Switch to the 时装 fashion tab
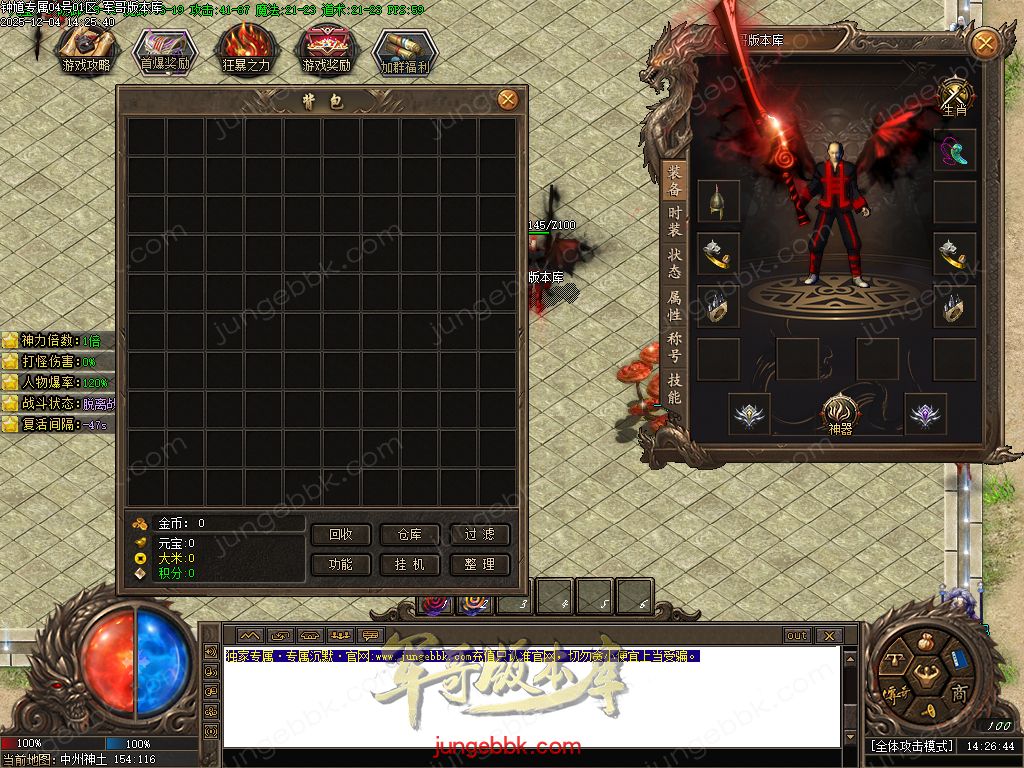 click(x=675, y=221)
